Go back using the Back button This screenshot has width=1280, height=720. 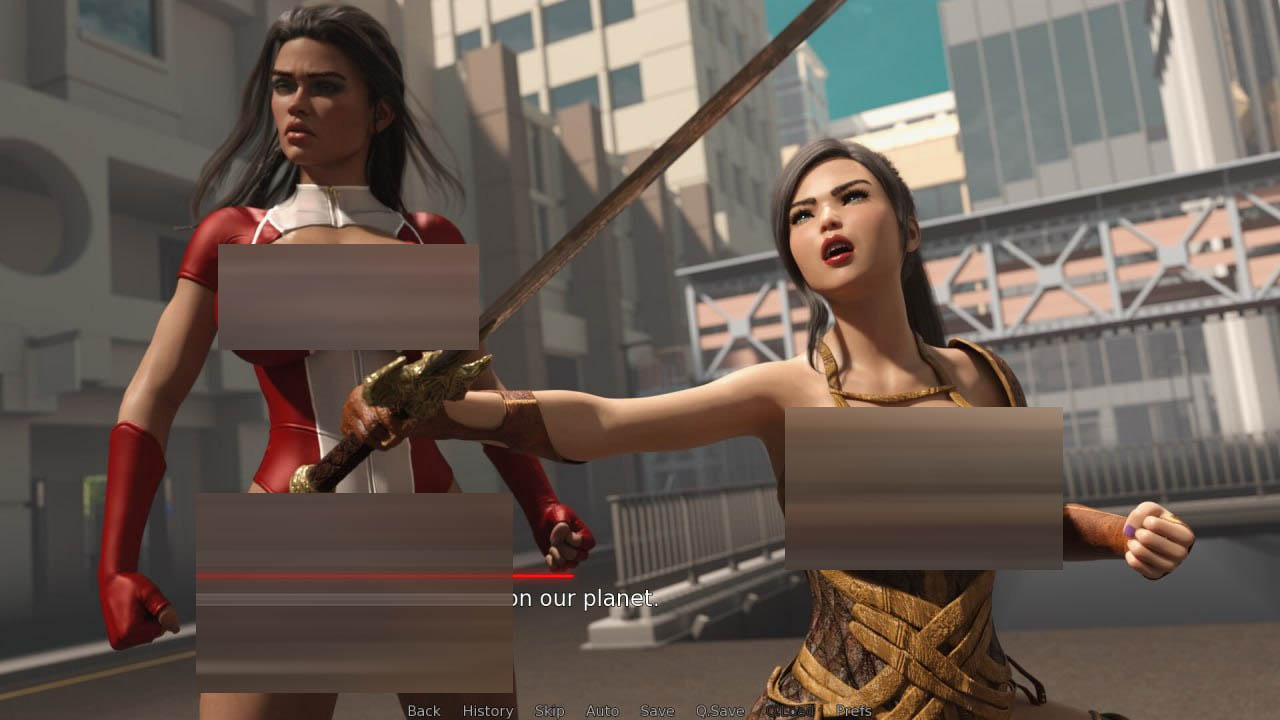click(x=423, y=711)
